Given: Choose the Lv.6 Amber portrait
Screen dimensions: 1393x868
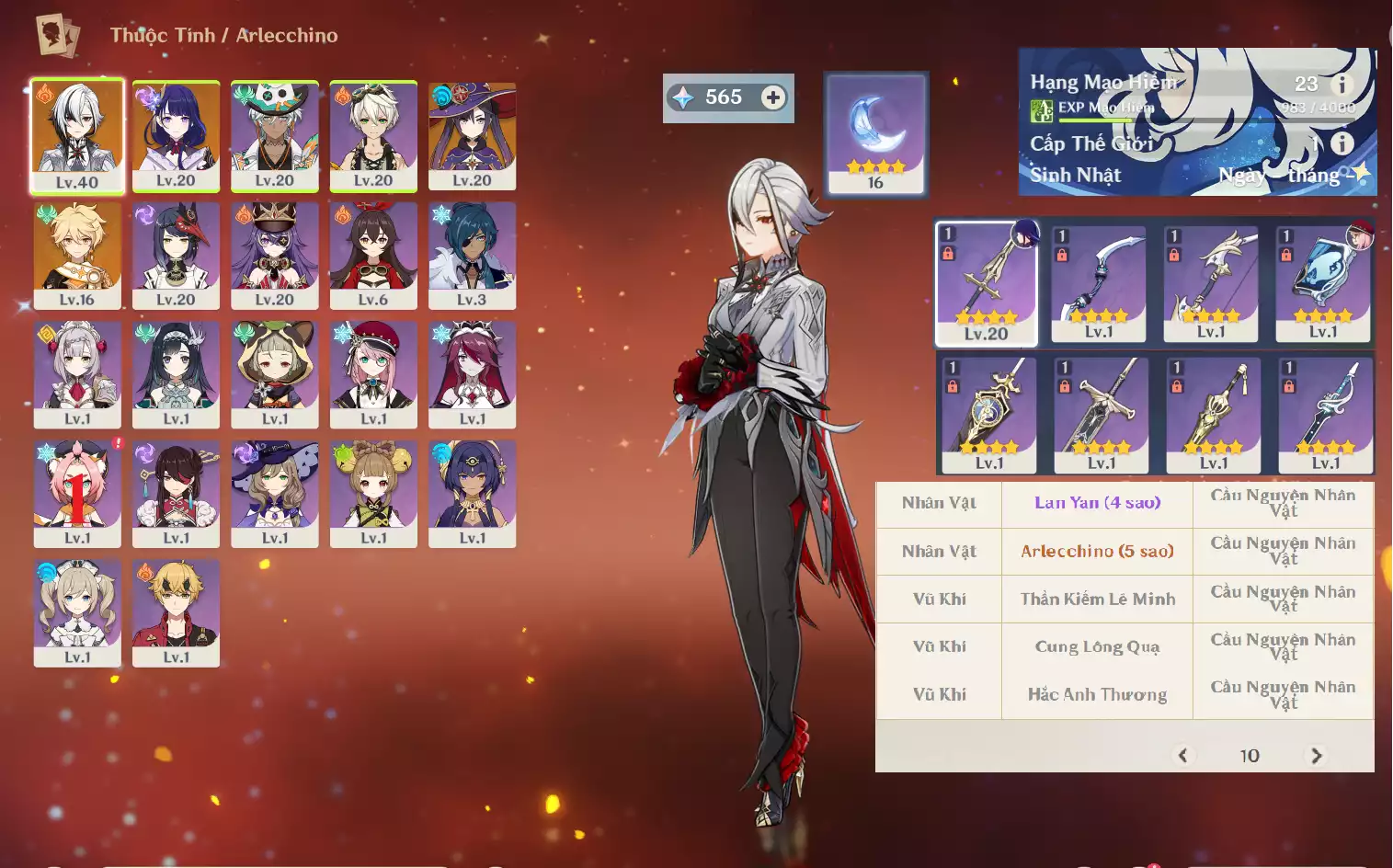Looking at the screenshot, I should pos(373,255).
